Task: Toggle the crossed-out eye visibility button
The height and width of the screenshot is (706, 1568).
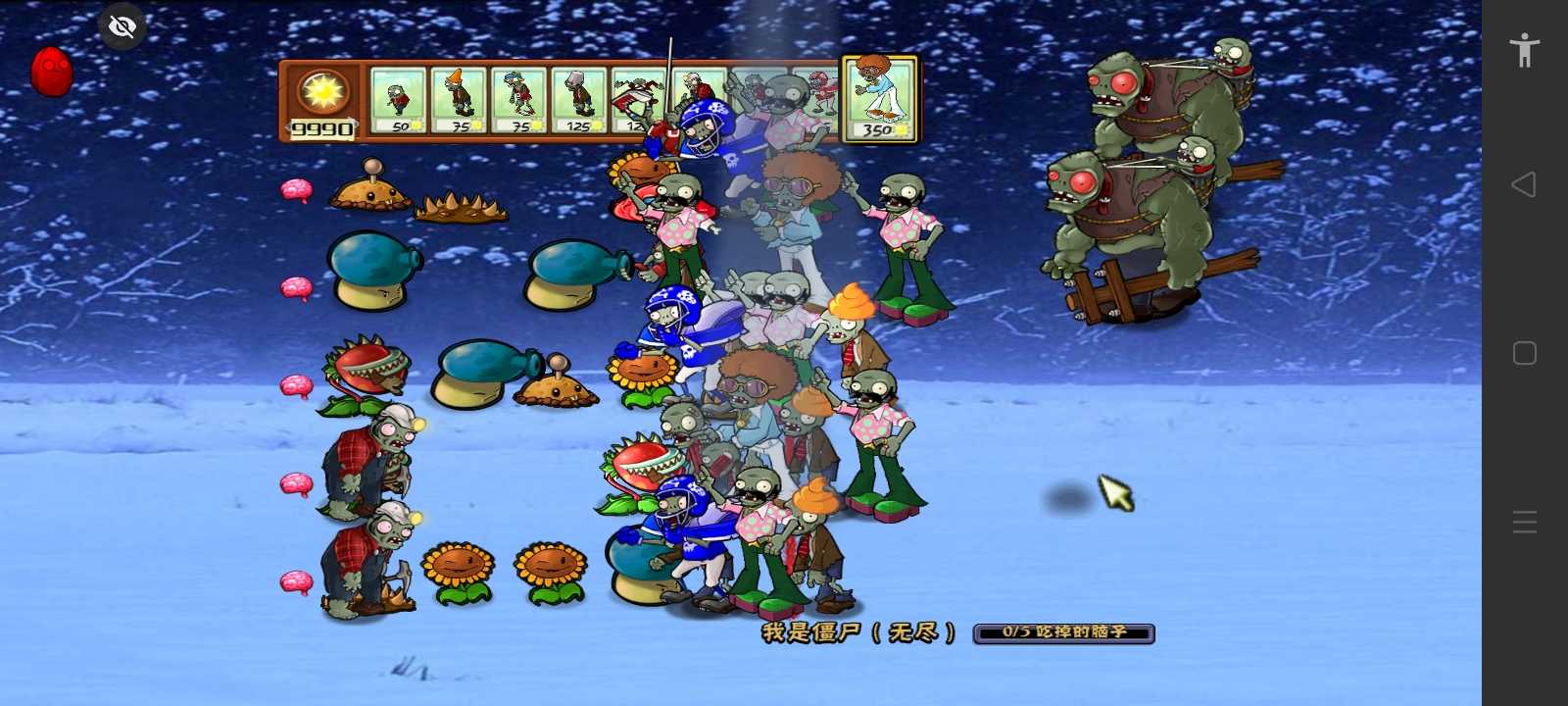Action: 122,26
